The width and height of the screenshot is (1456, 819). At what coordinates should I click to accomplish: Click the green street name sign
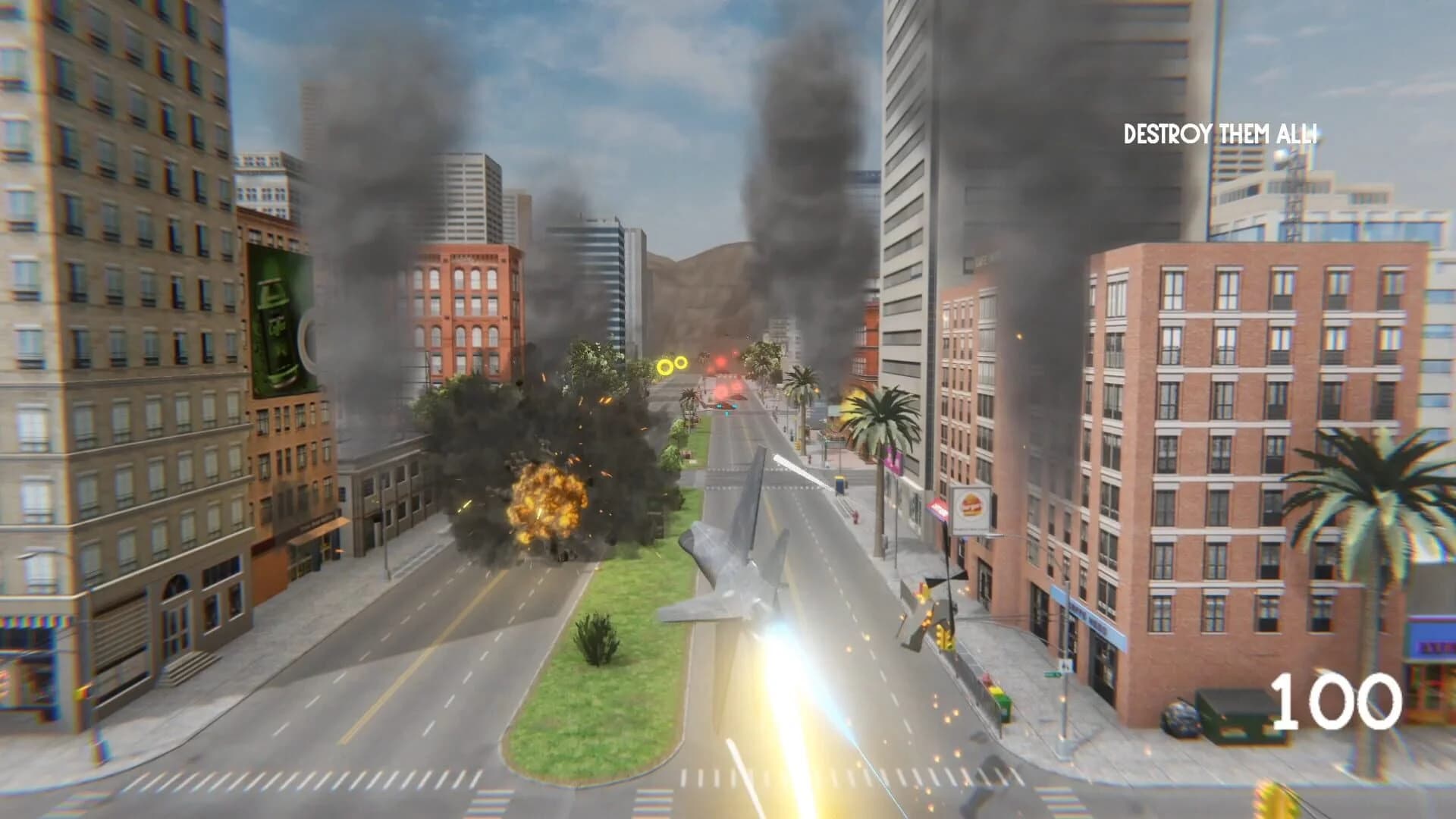coord(1053,673)
